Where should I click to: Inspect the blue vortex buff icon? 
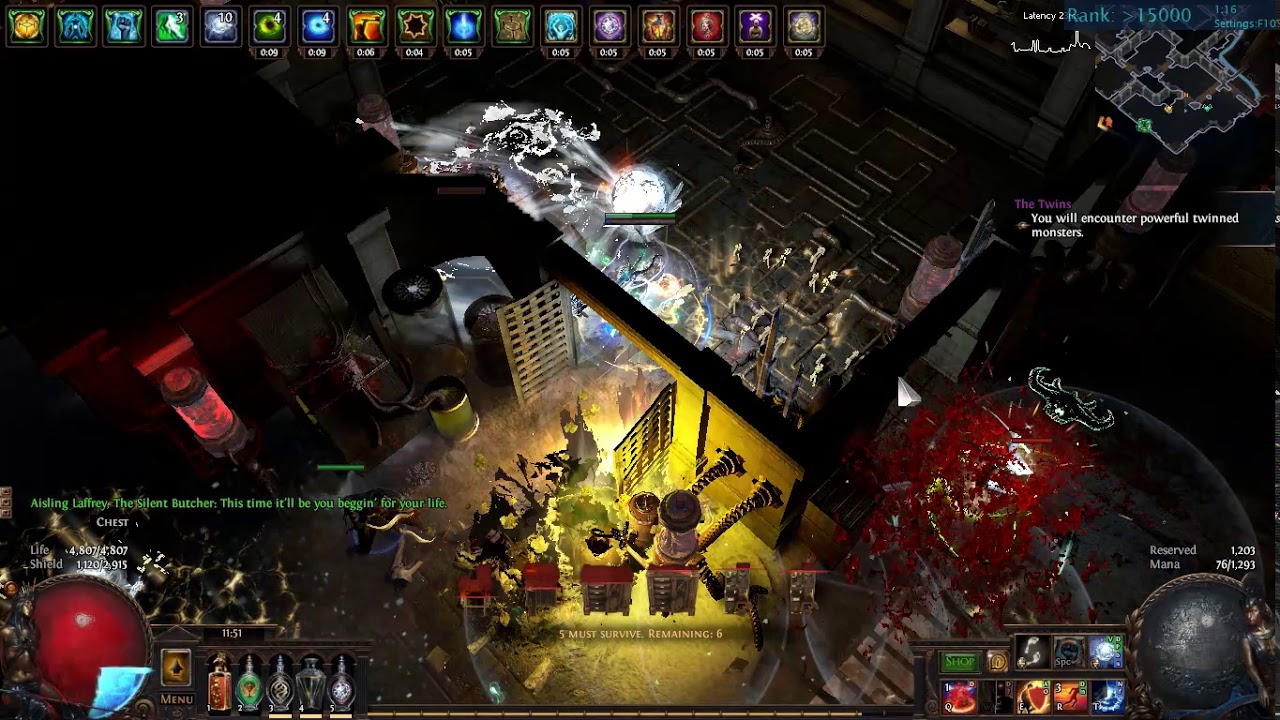click(317, 26)
